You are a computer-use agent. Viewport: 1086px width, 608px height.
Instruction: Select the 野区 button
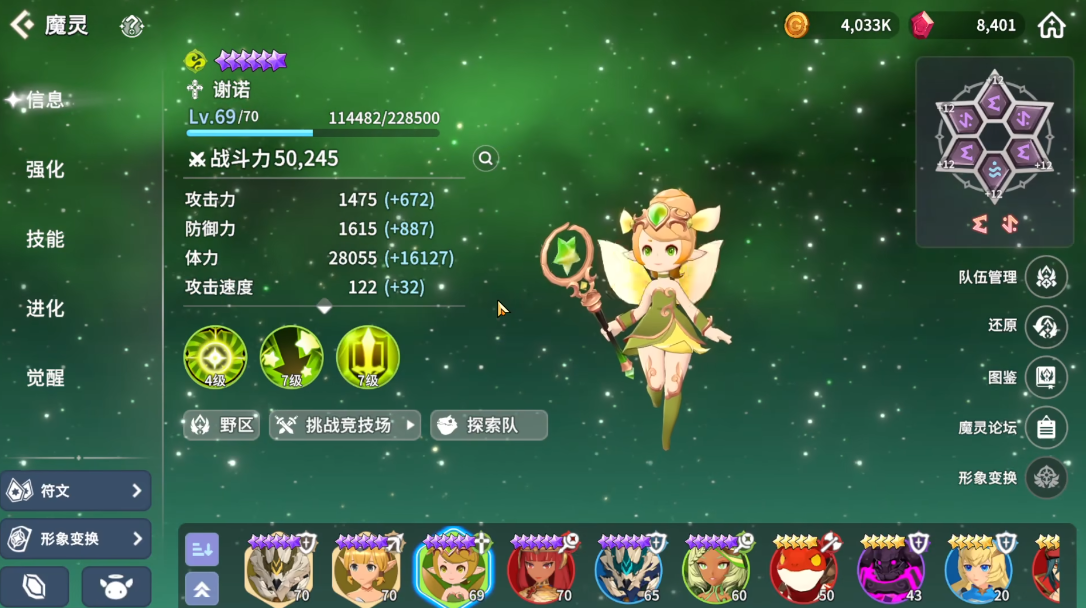pyautogui.click(x=222, y=425)
